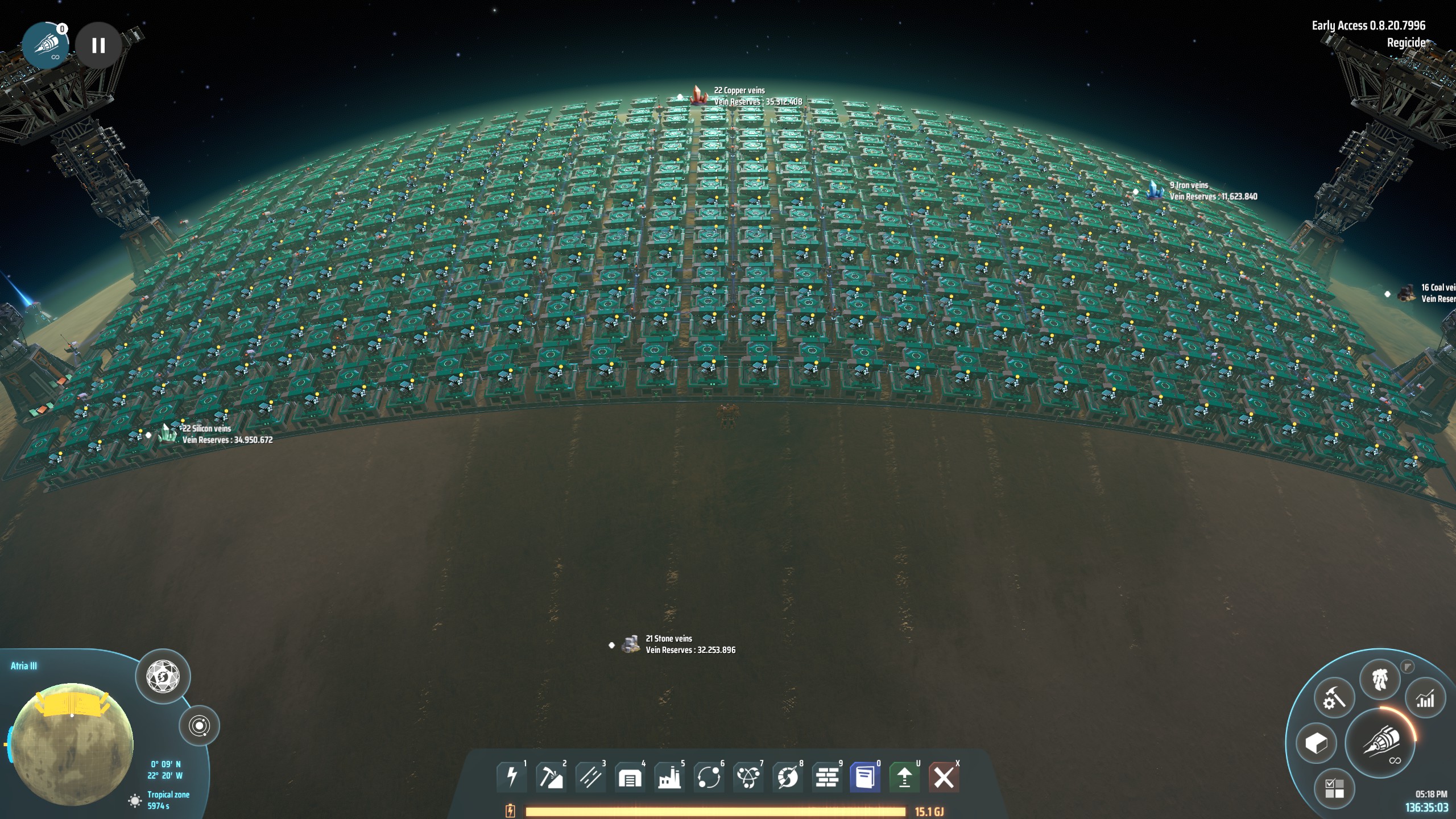Click the Atria III planet minimap globe
Viewport: 1456px width, 819px height.
click(72, 739)
